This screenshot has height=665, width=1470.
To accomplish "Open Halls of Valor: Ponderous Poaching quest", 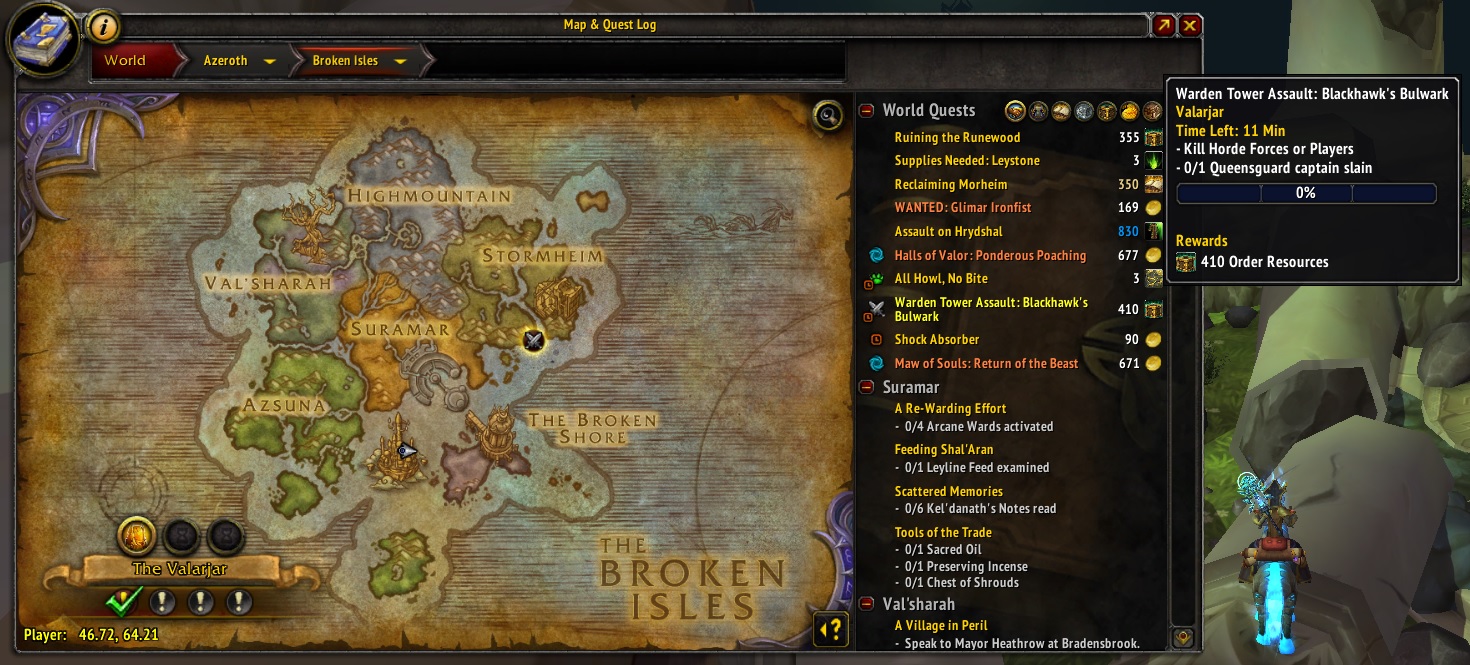I will click(x=989, y=256).
